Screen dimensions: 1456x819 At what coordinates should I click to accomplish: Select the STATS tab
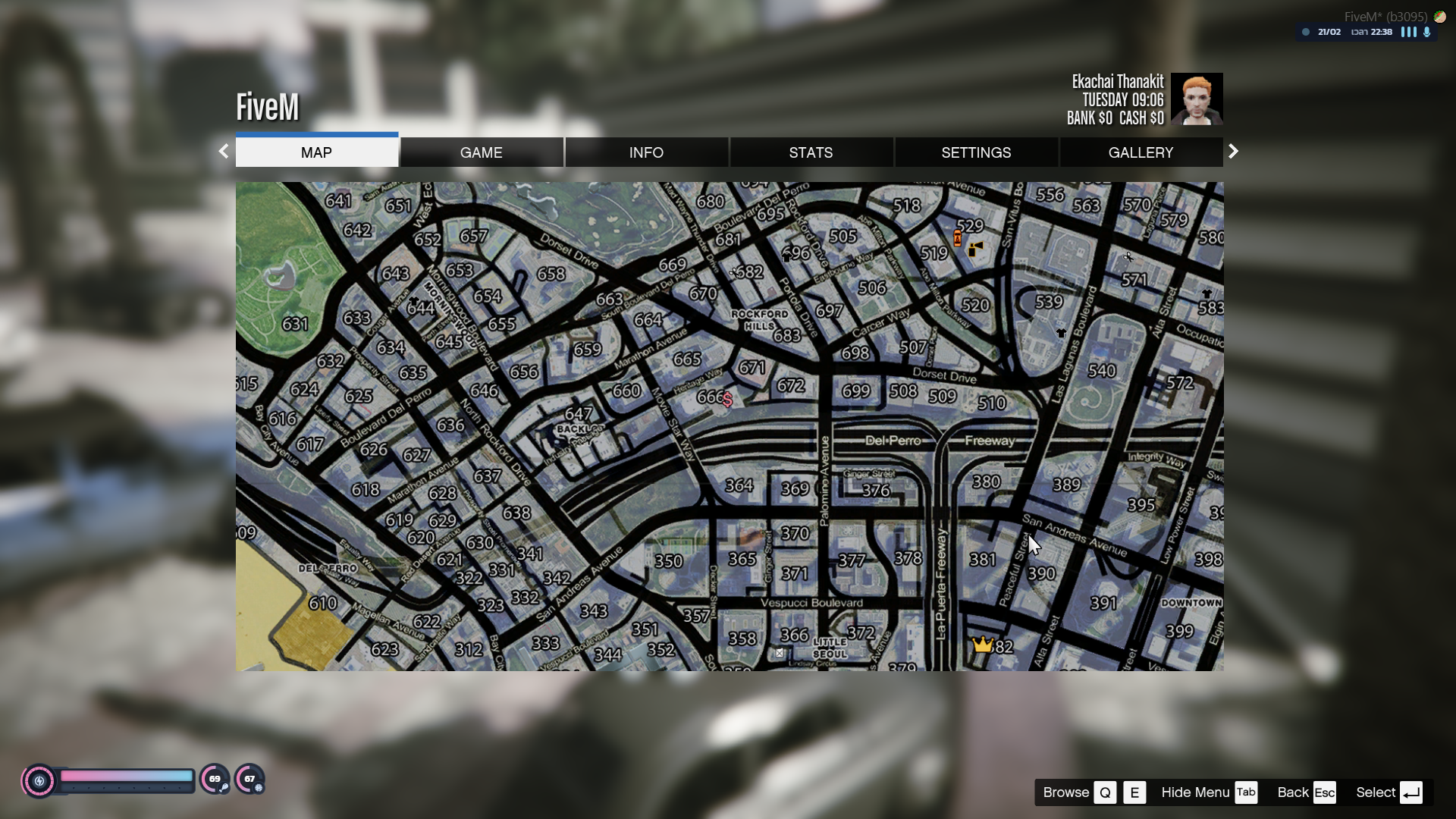[811, 152]
